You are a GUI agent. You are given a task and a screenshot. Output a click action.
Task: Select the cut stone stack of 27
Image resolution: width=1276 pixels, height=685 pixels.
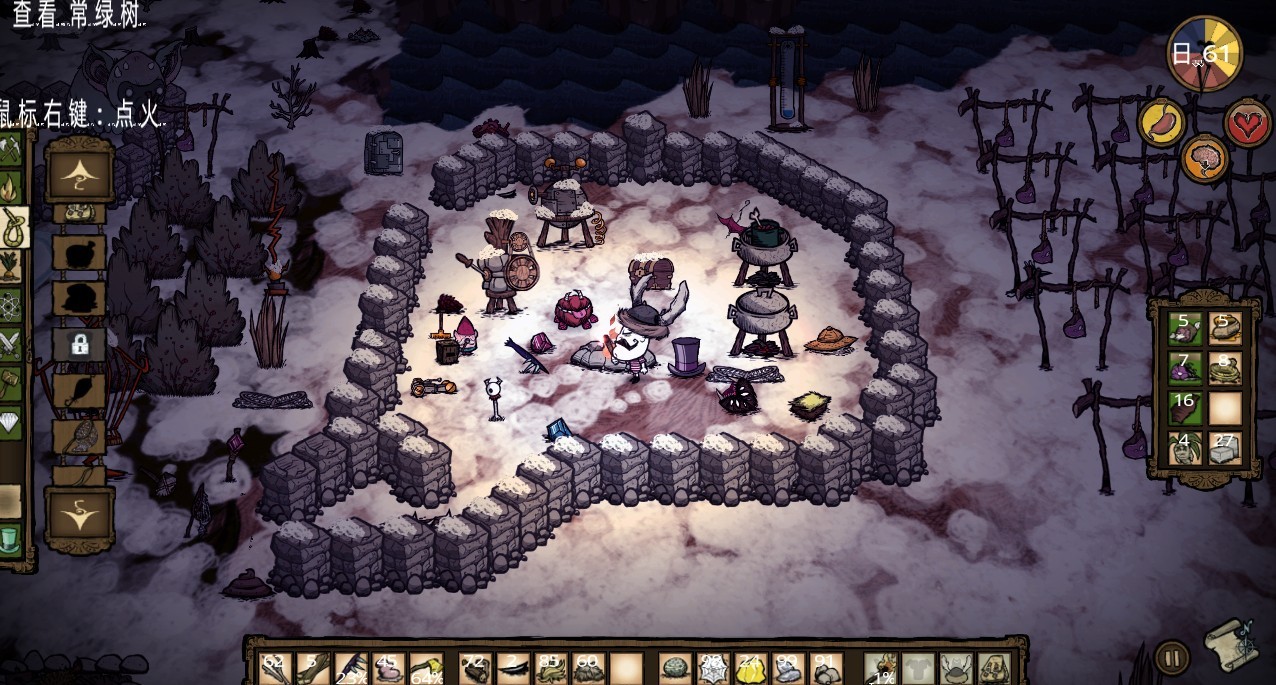(1224, 448)
